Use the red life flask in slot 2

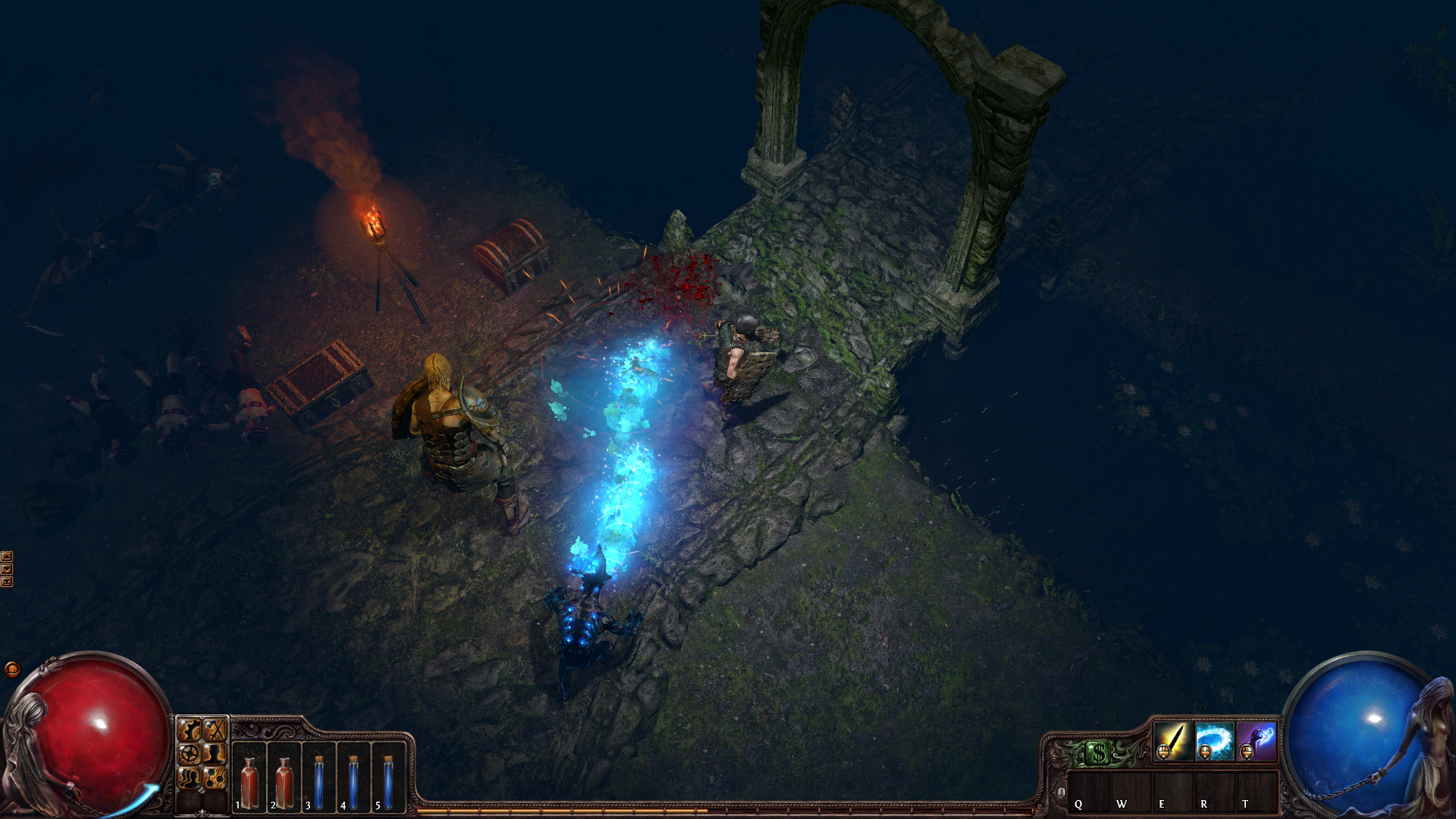tap(284, 781)
